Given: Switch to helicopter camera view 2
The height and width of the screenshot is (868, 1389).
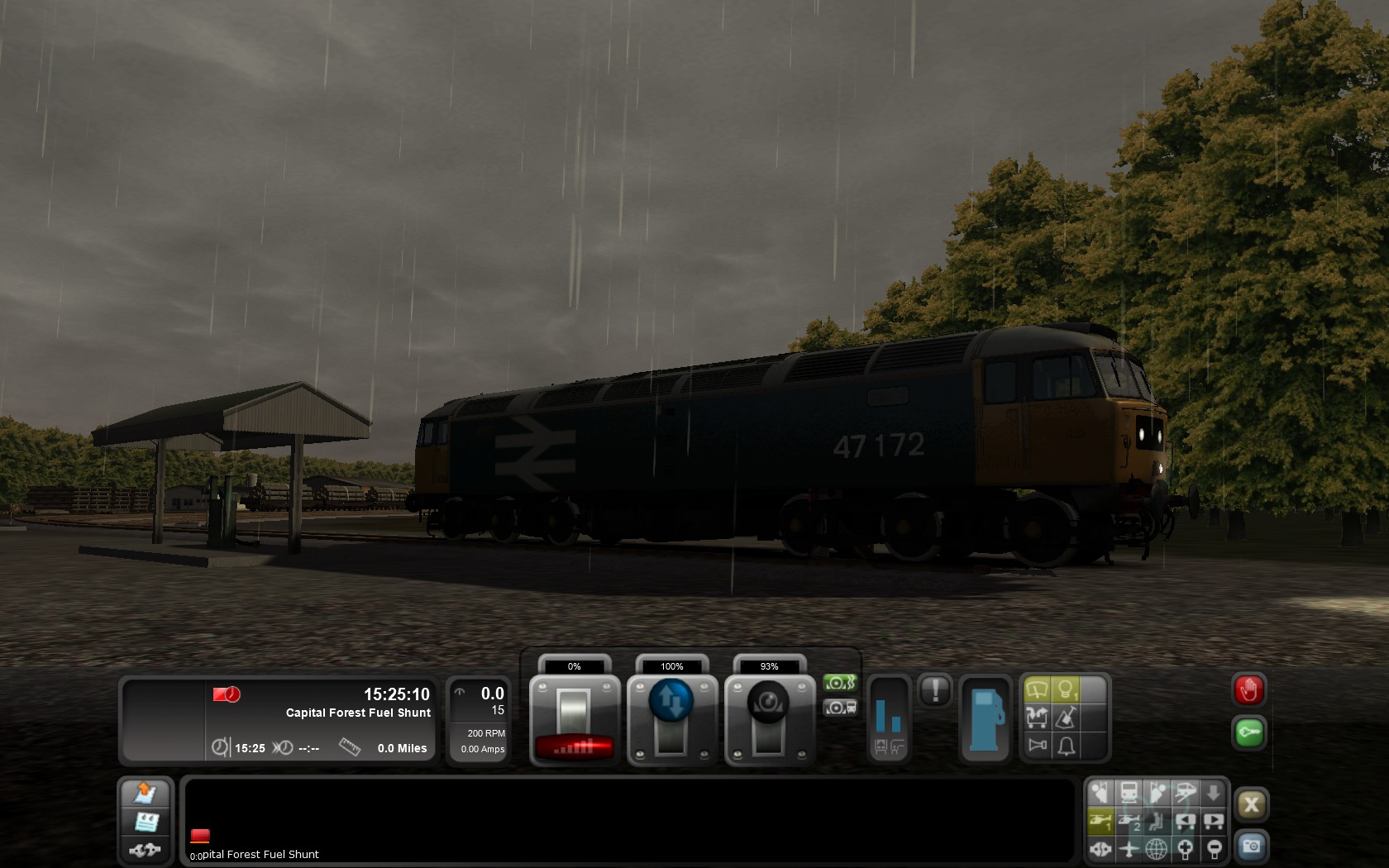Looking at the screenshot, I should click(1129, 821).
